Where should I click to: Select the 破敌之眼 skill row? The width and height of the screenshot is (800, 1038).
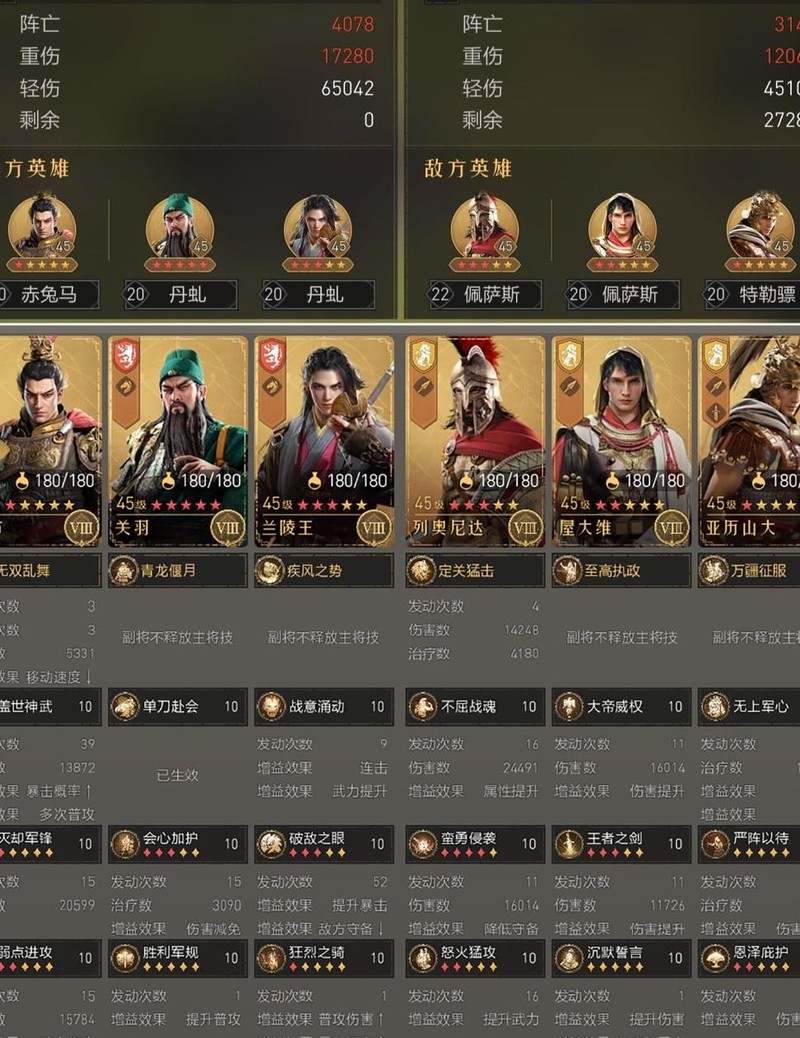324,843
